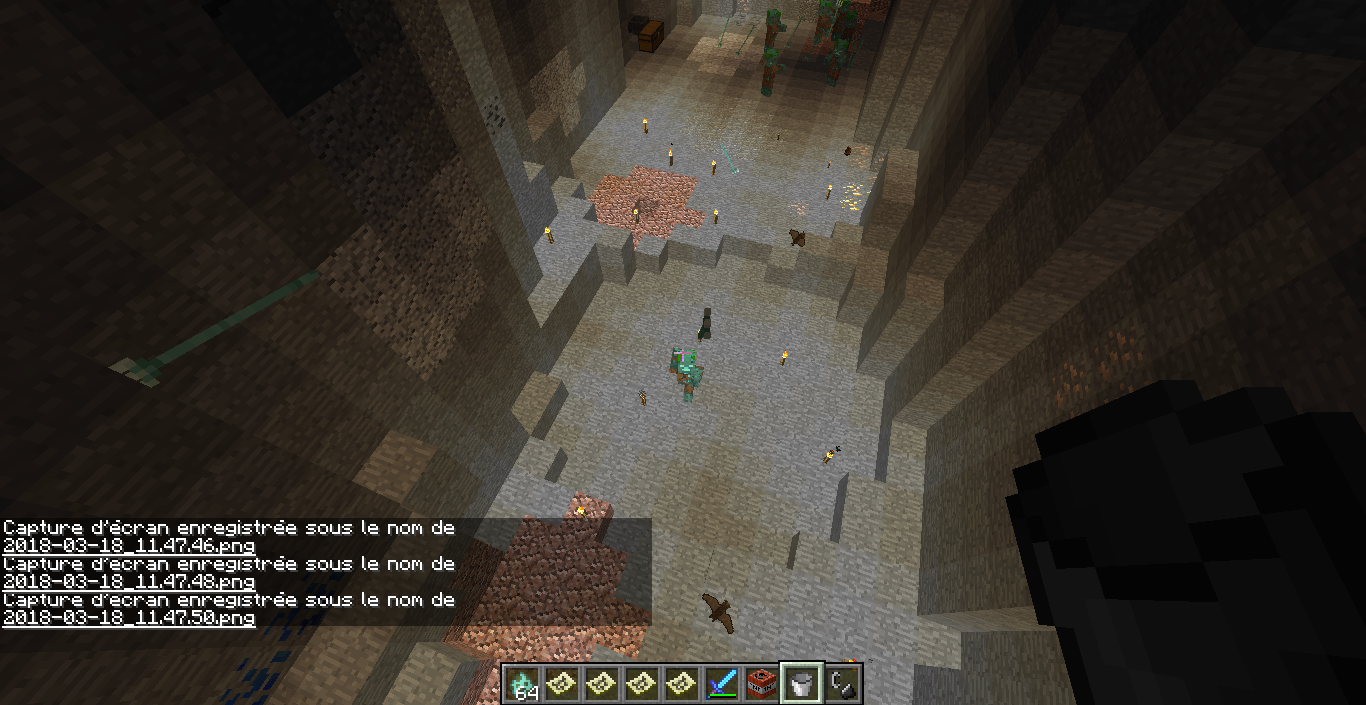Choose the TNT block slot

(761, 683)
